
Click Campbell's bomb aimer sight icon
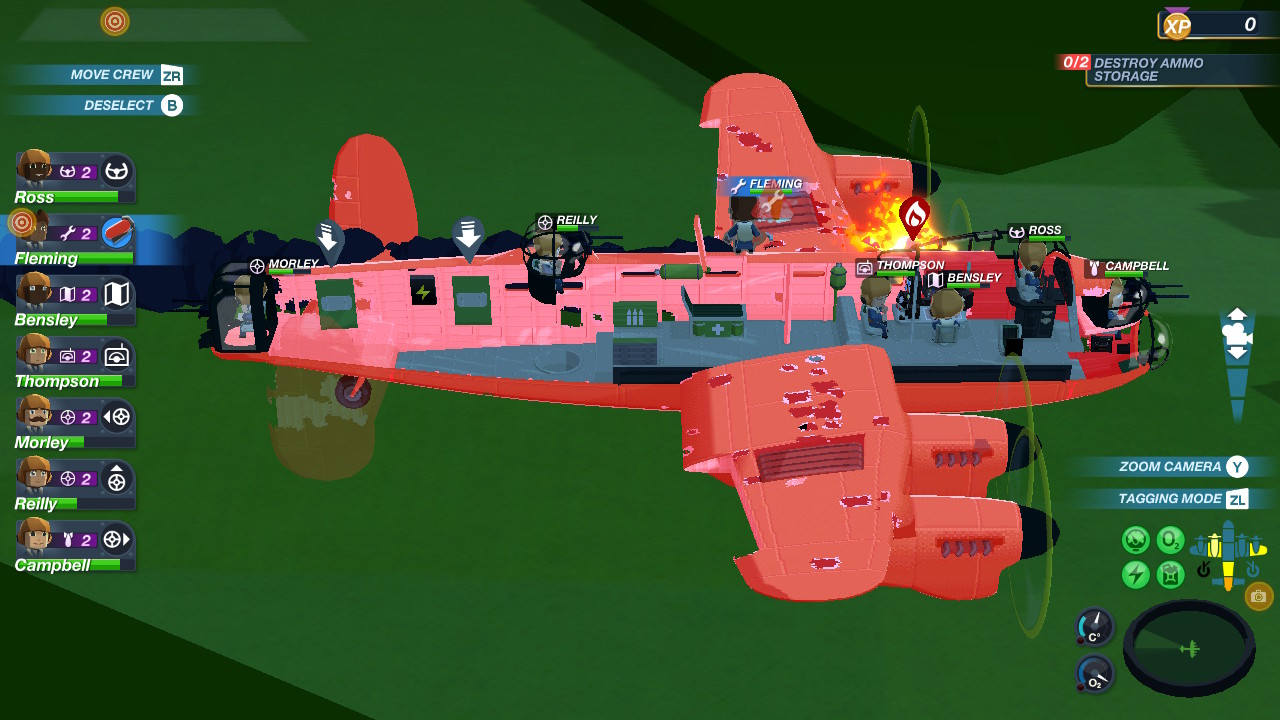click(x=117, y=540)
